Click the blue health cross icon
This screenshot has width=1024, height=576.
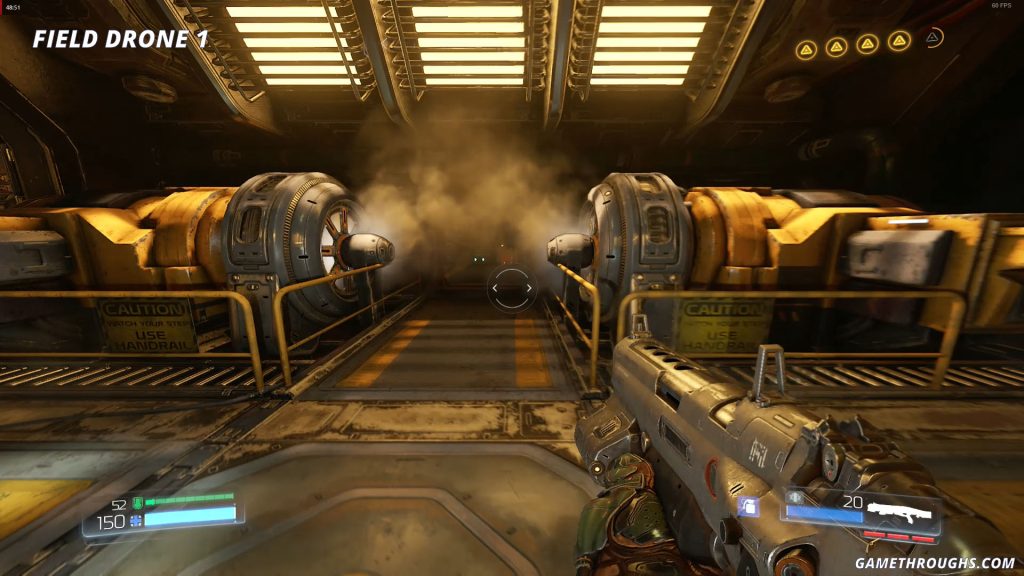pyautogui.click(x=137, y=521)
